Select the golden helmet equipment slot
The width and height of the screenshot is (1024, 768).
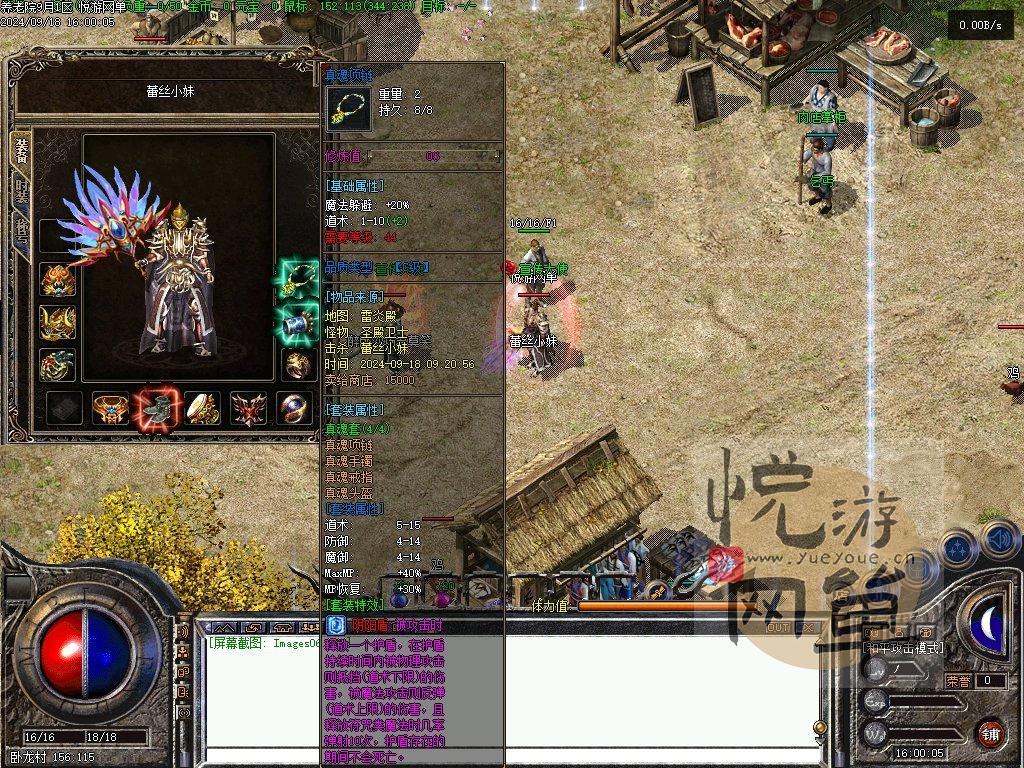pos(57,280)
